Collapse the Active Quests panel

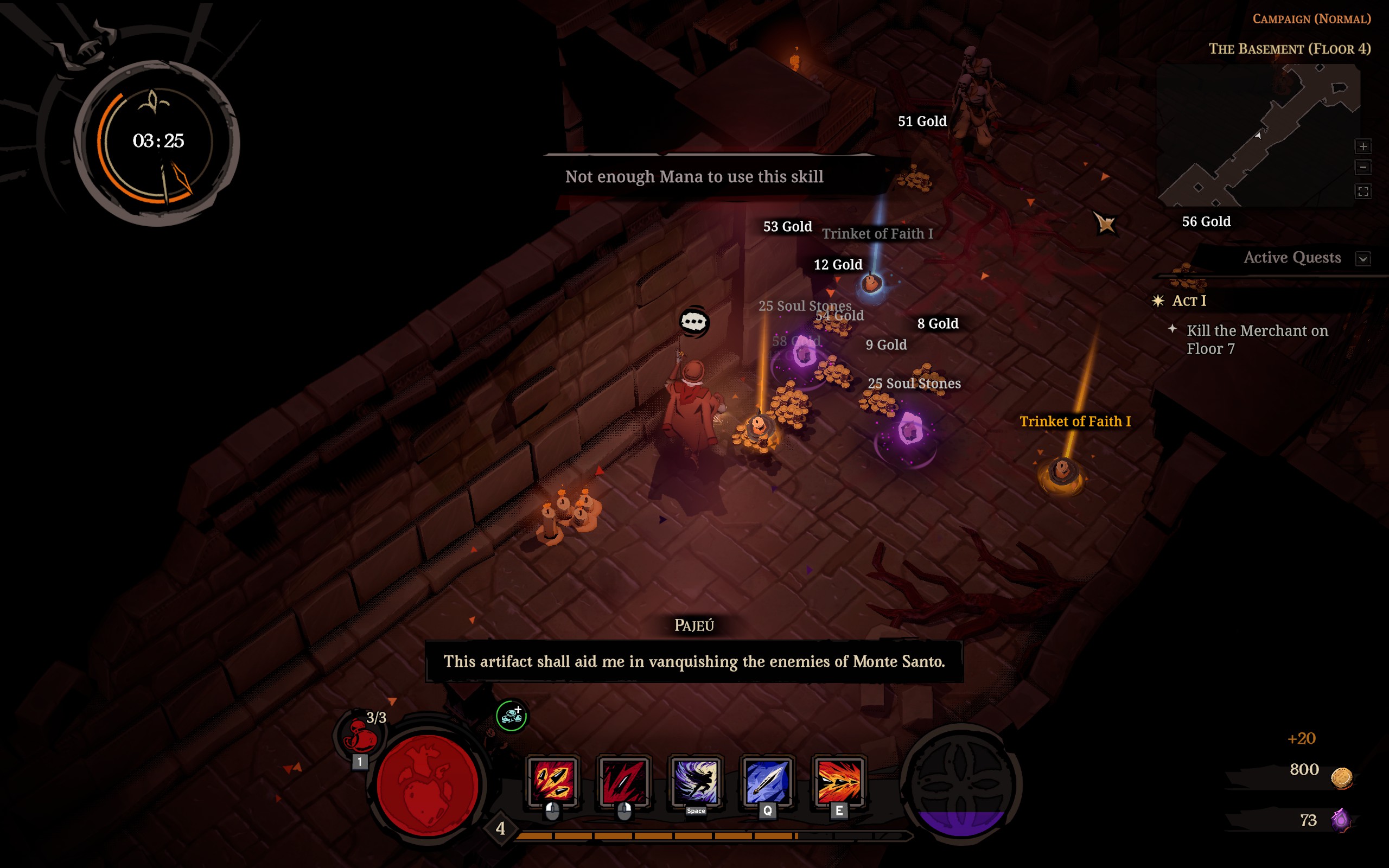tap(1363, 258)
